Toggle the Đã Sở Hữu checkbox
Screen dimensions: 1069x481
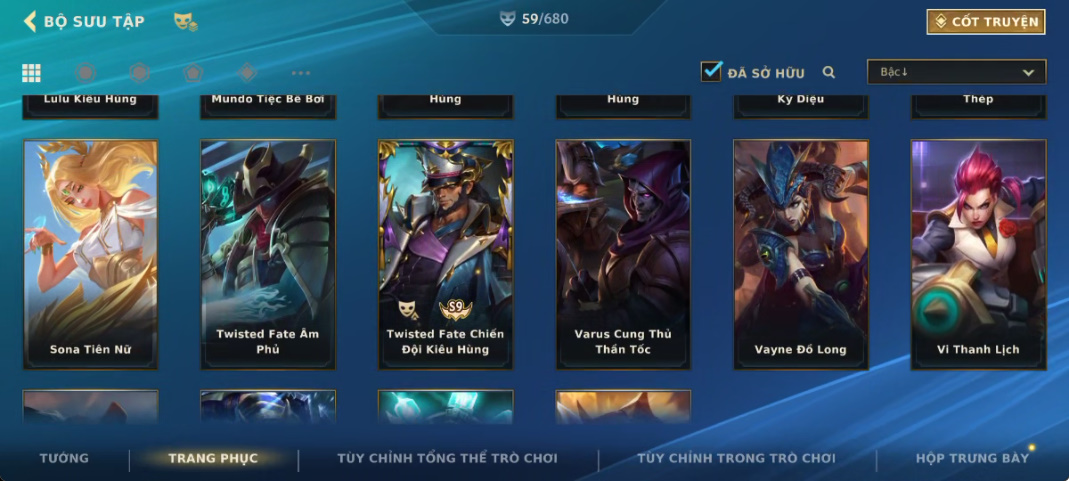click(x=711, y=72)
